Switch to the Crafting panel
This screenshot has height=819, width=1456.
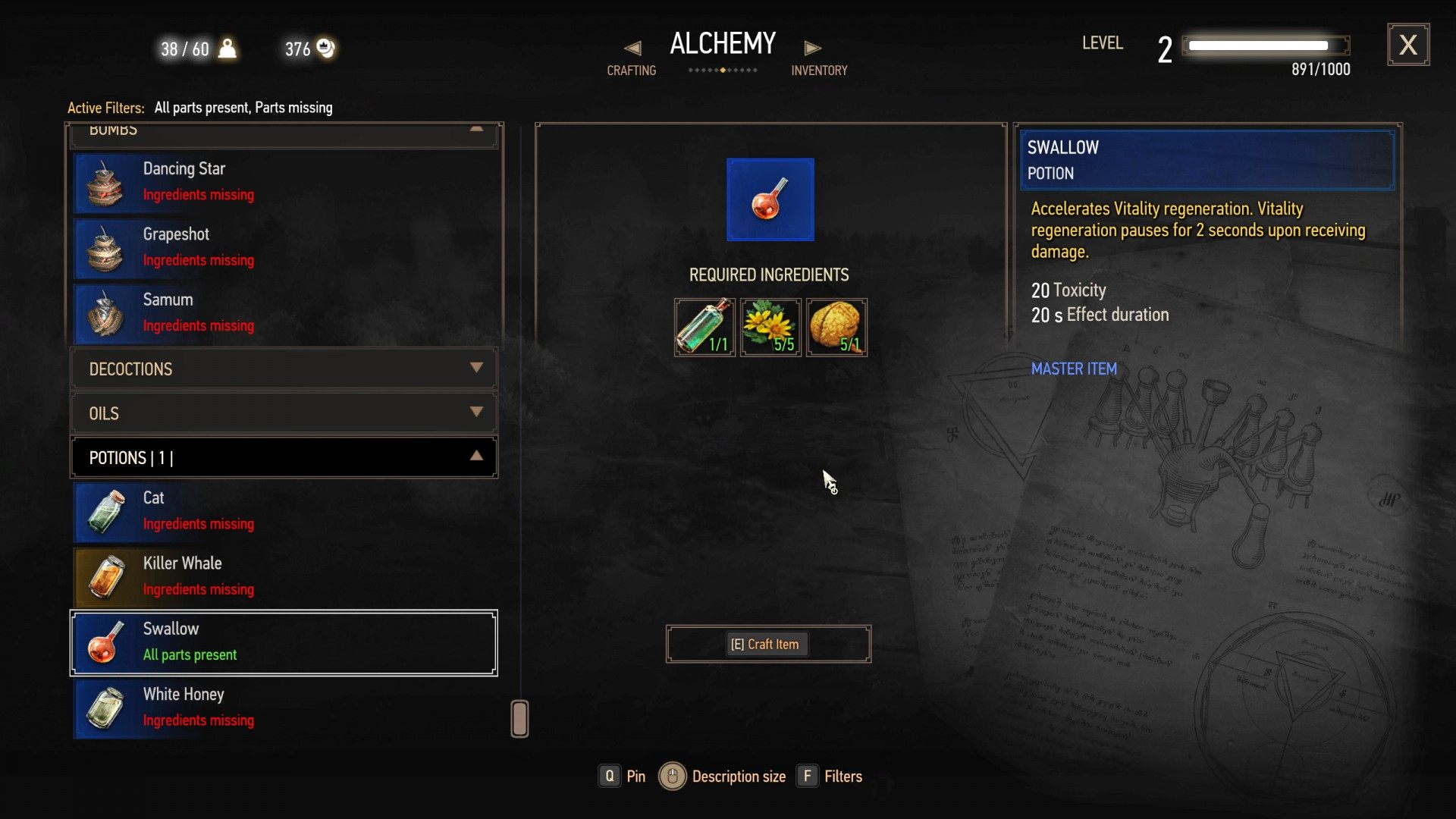(632, 59)
